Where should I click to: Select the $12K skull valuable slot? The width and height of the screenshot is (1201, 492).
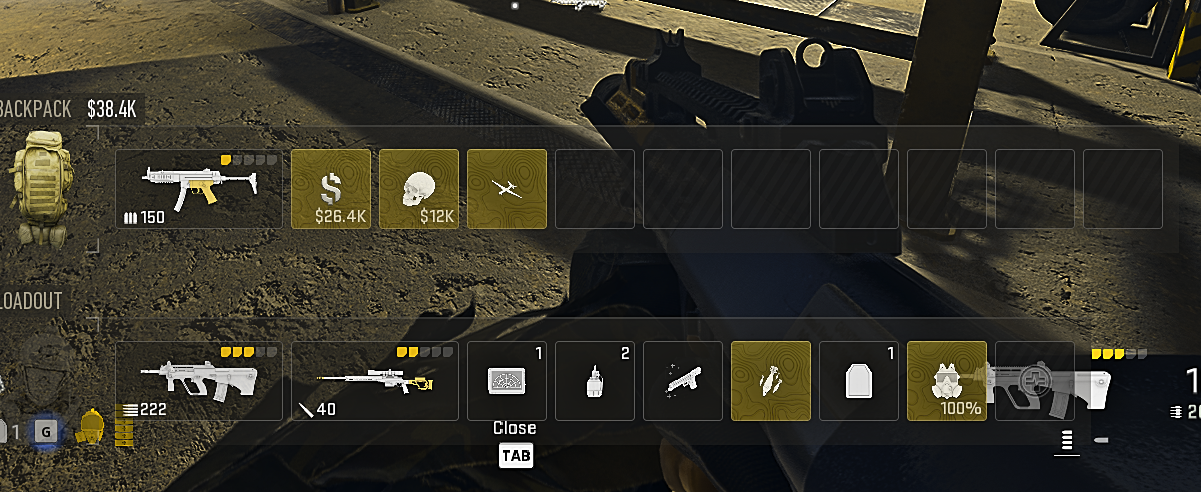click(419, 189)
